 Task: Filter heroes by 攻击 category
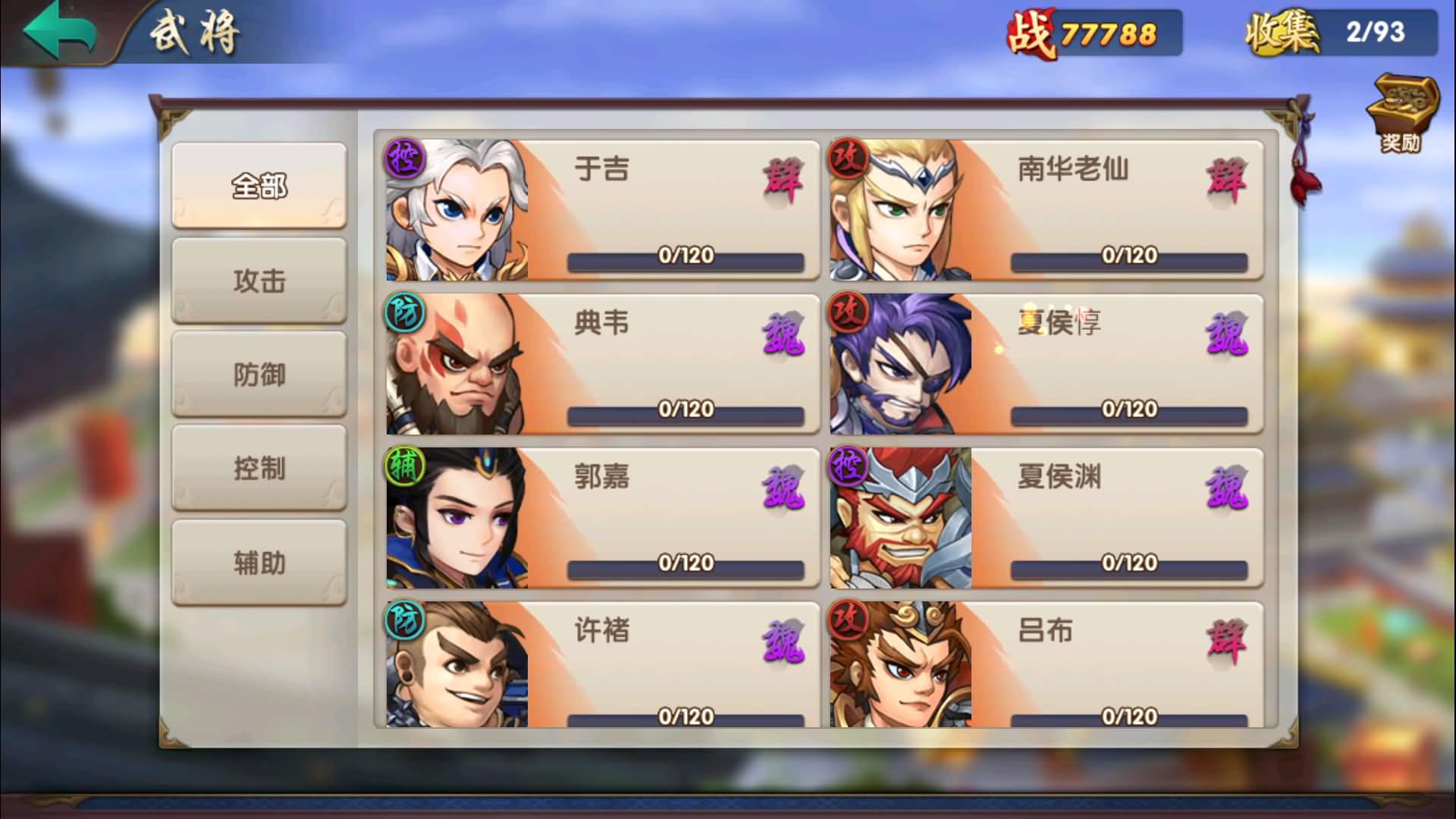(x=259, y=281)
